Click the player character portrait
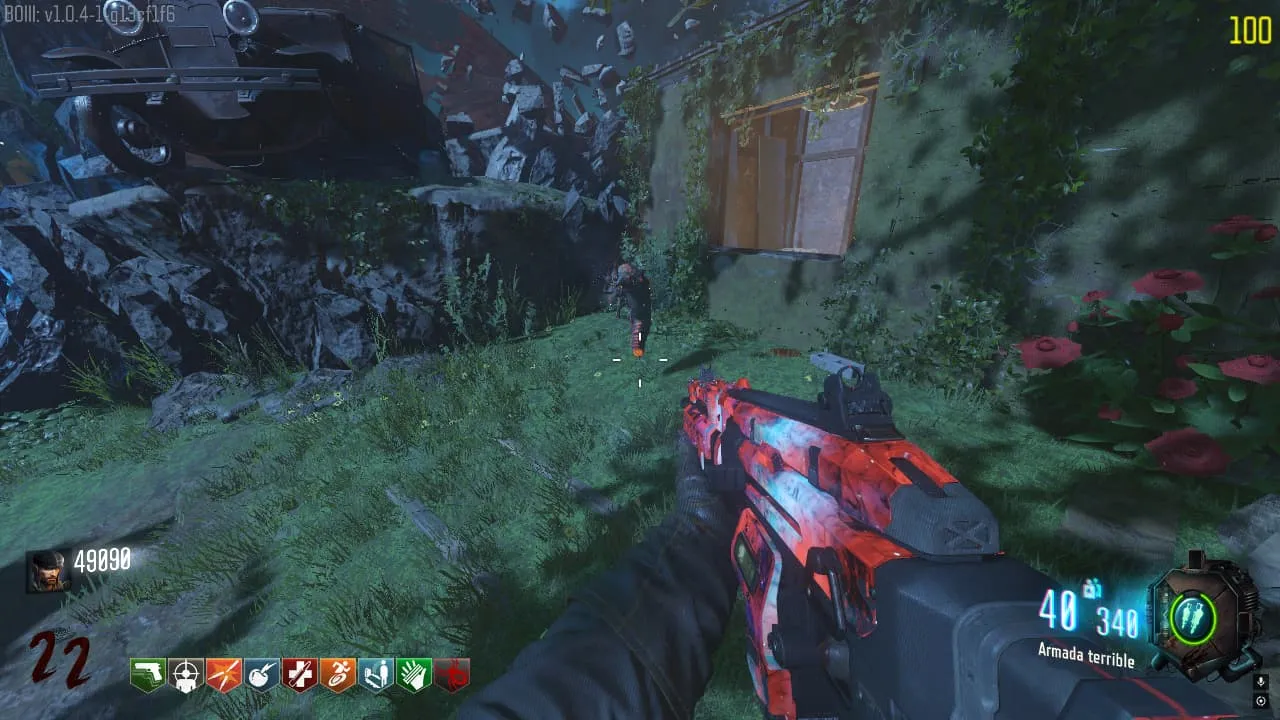 coord(48,571)
